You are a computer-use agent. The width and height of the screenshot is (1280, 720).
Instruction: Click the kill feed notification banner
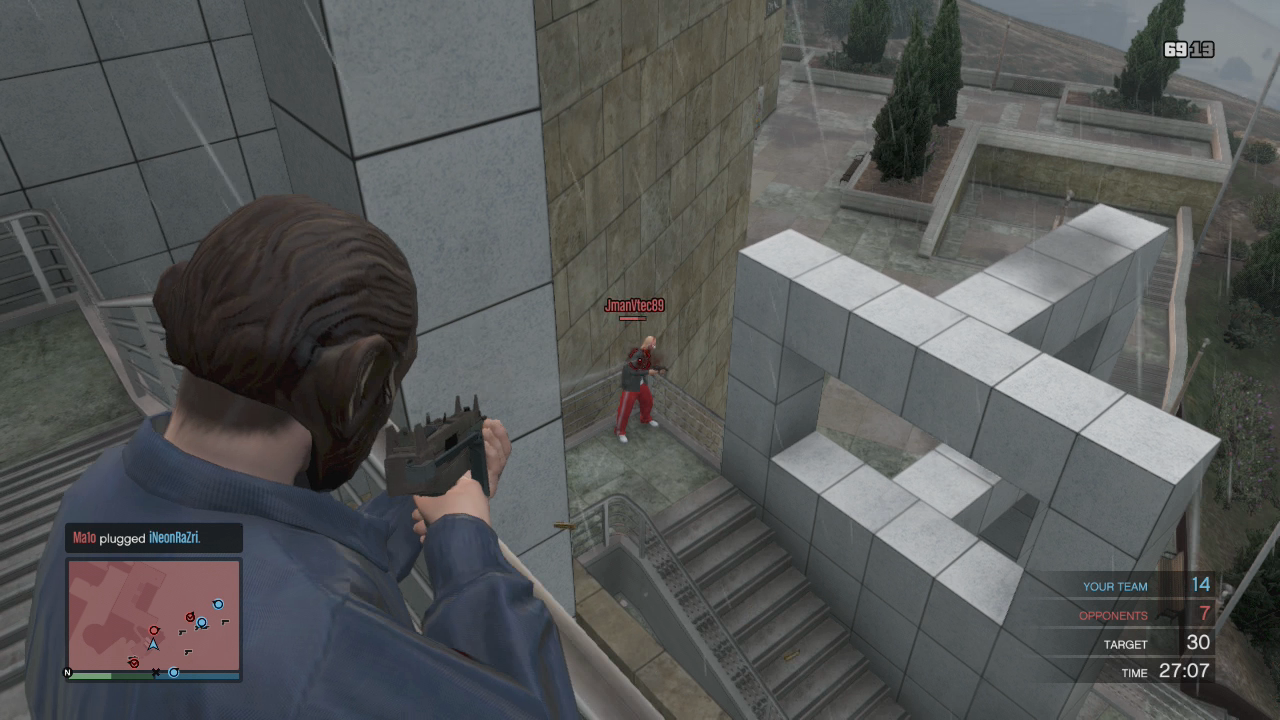[x=152, y=538]
